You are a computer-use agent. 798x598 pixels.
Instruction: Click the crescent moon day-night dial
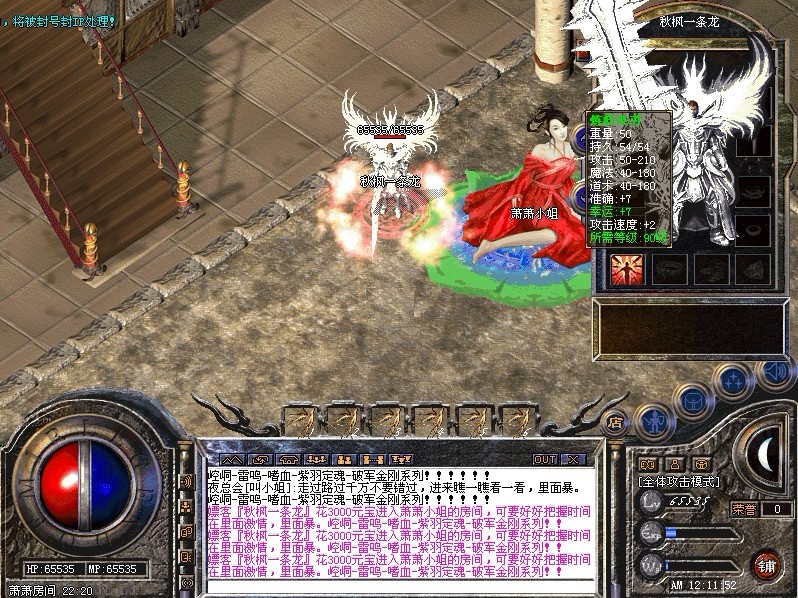pos(765,451)
